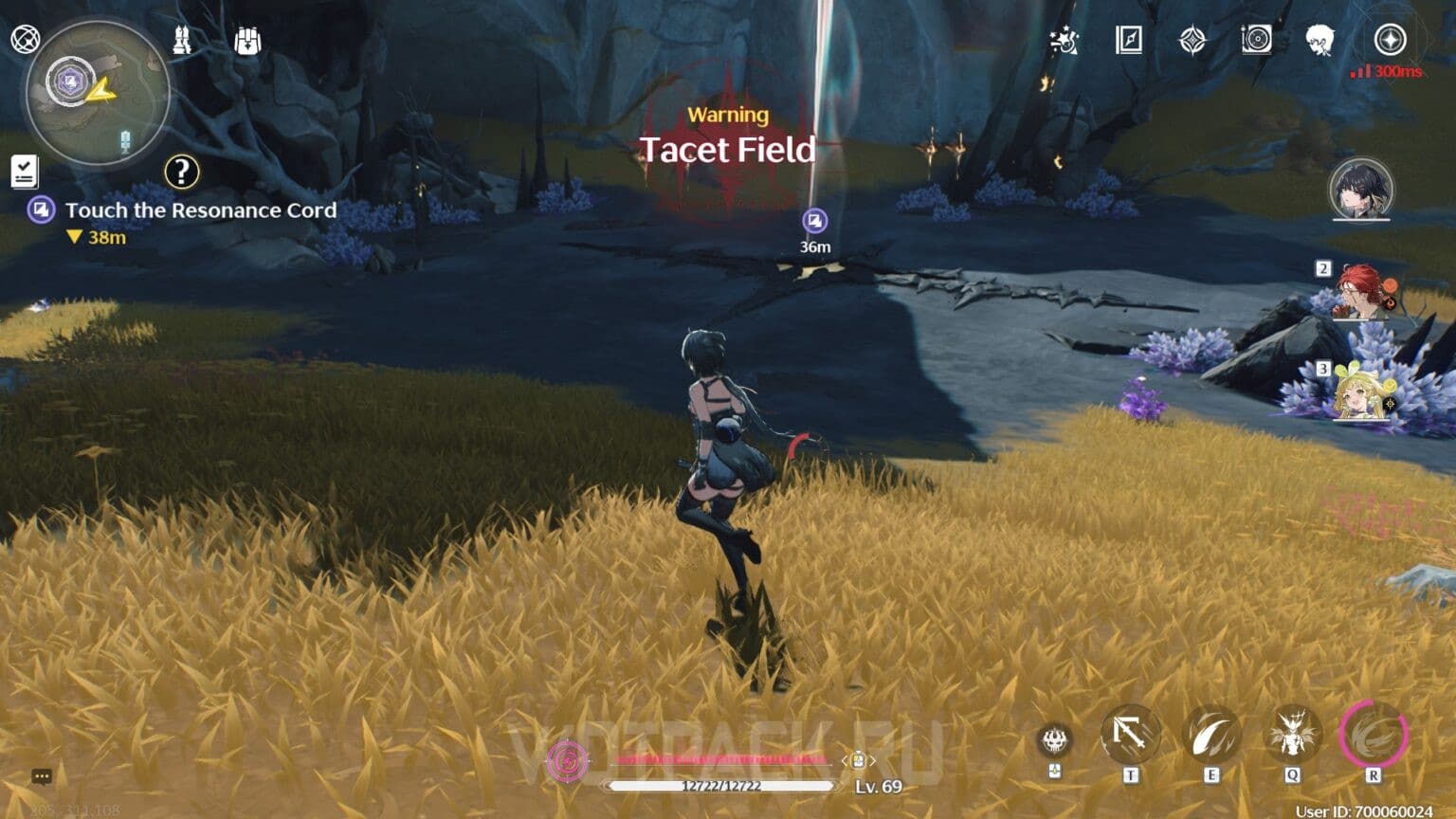Screen dimensions: 1456x819
Task: Trigger the winged creature Echo skill
Action: pos(1292,735)
